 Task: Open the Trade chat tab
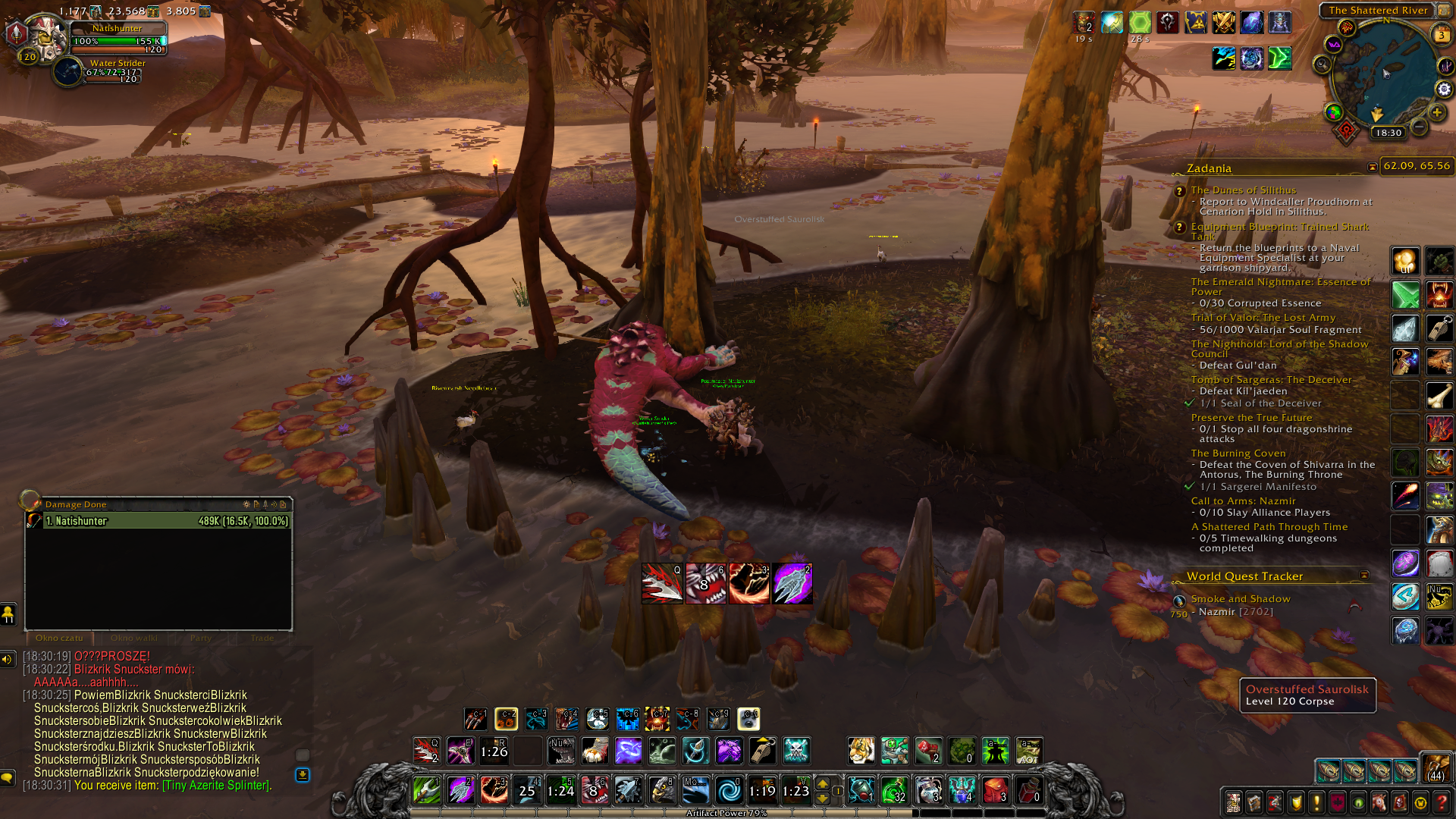pyautogui.click(x=262, y=638)
